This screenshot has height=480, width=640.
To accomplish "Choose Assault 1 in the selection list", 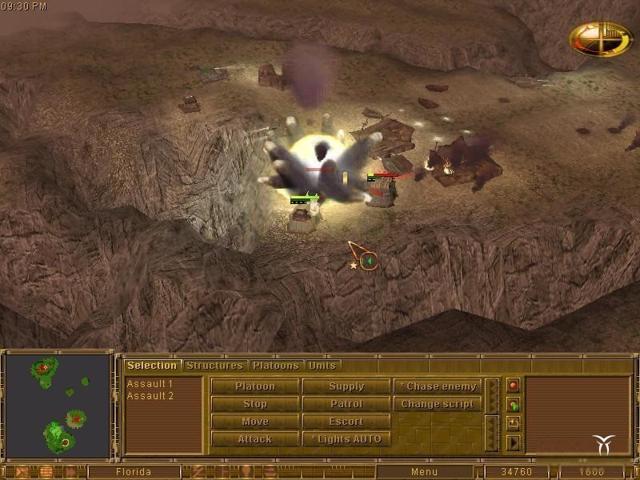I will [x=150, y=384].
